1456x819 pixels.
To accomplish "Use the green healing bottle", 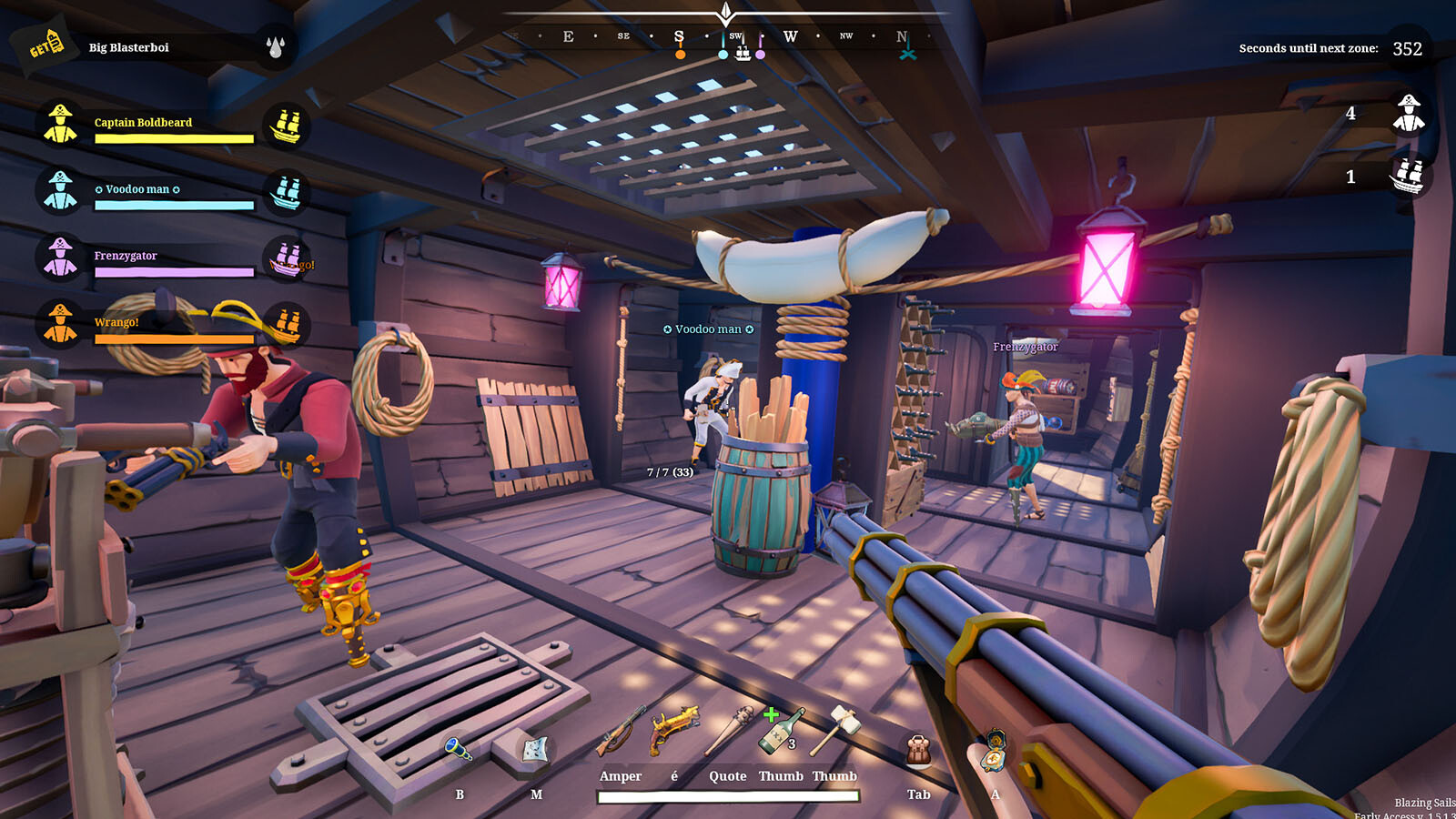I will (781, 731).
